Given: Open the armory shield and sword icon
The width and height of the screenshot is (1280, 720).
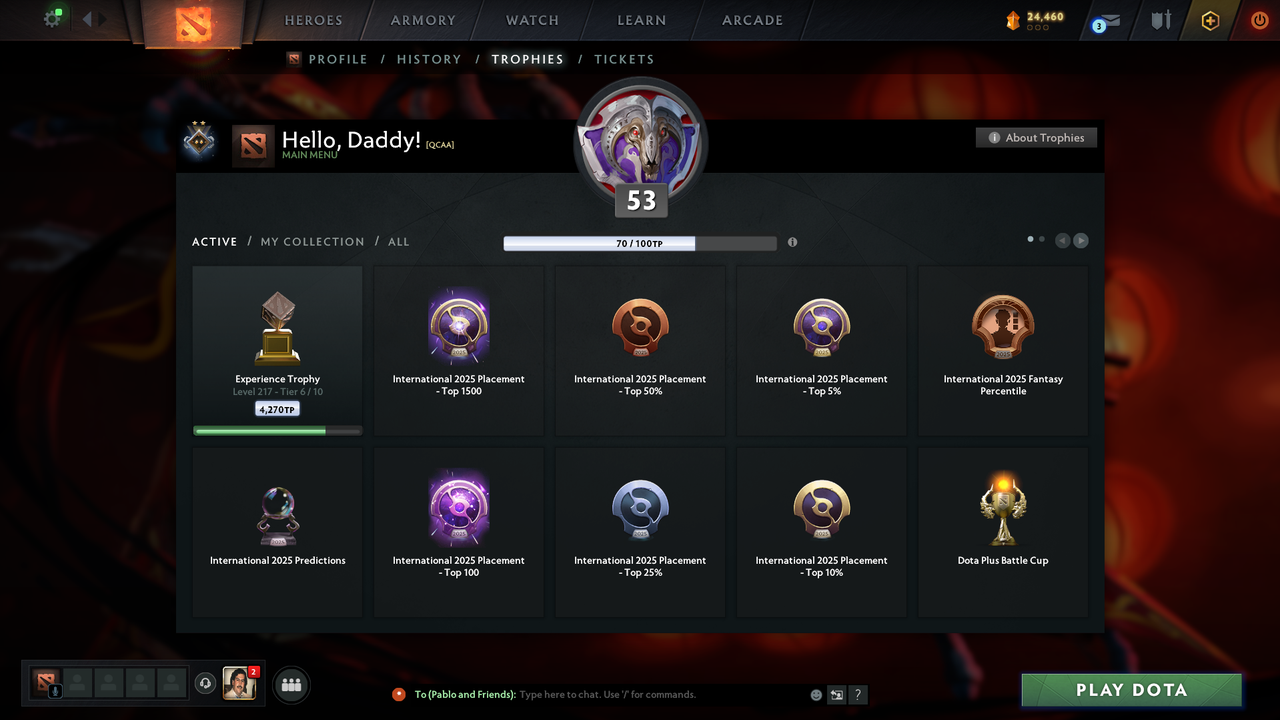Looking at the screenshot, I should point(1160,20).
